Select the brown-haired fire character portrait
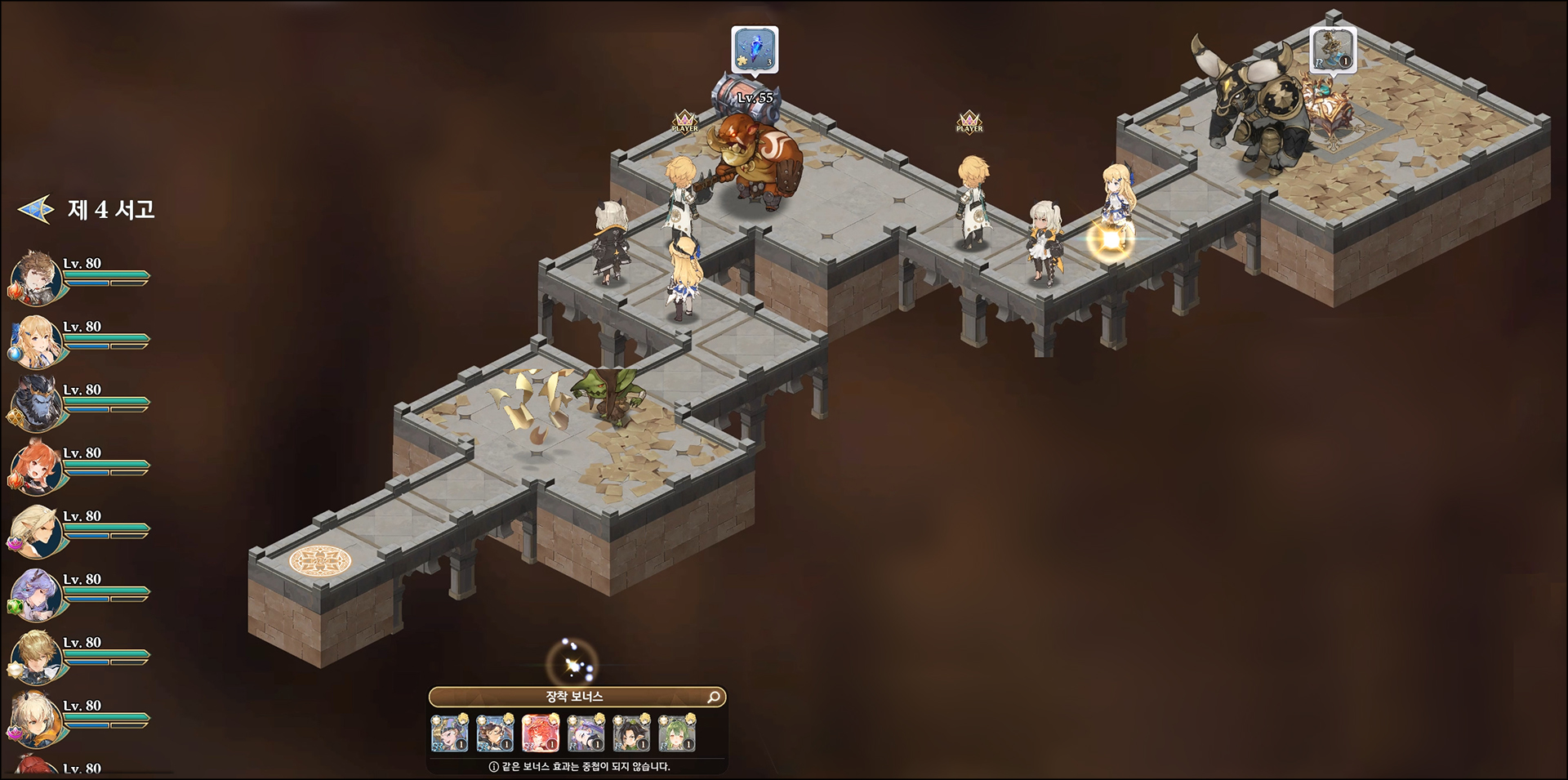The image size is (1568, 780). click(36, 276)
